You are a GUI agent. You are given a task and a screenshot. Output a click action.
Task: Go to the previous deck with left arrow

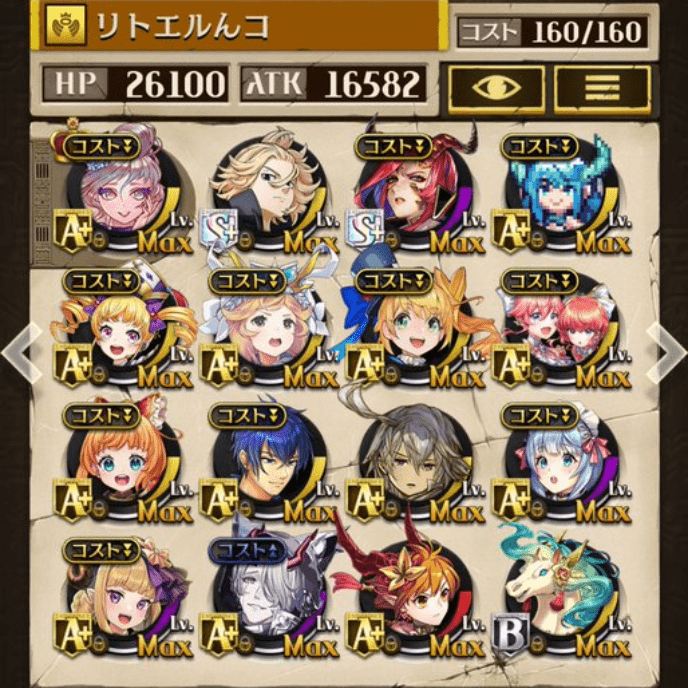19,350
